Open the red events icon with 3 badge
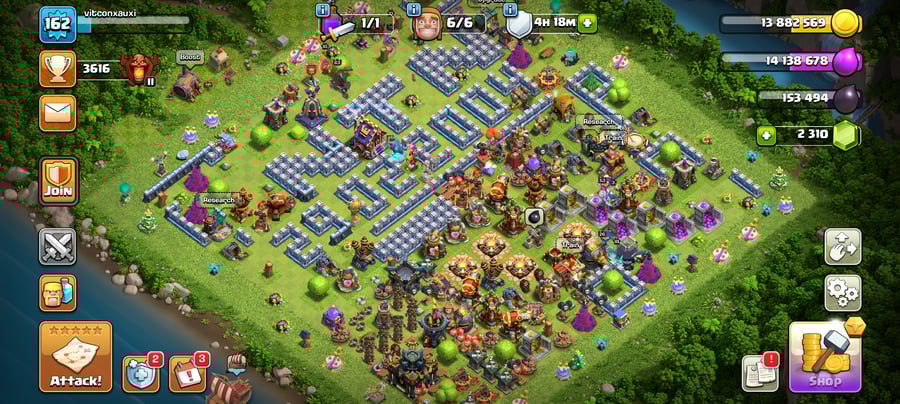Image resolution: width=900 pixels, height=404 pixels. click(187, 373)
